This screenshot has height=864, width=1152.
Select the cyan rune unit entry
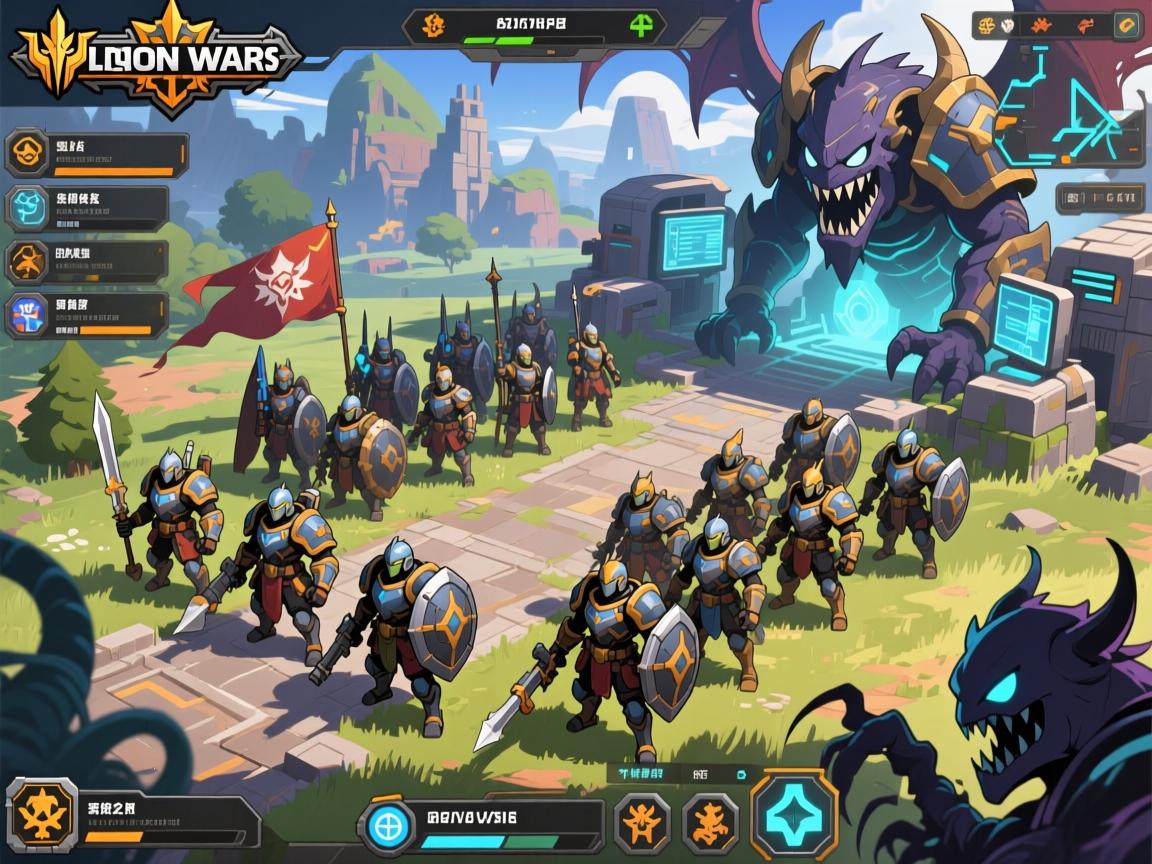tap(26, 208)
